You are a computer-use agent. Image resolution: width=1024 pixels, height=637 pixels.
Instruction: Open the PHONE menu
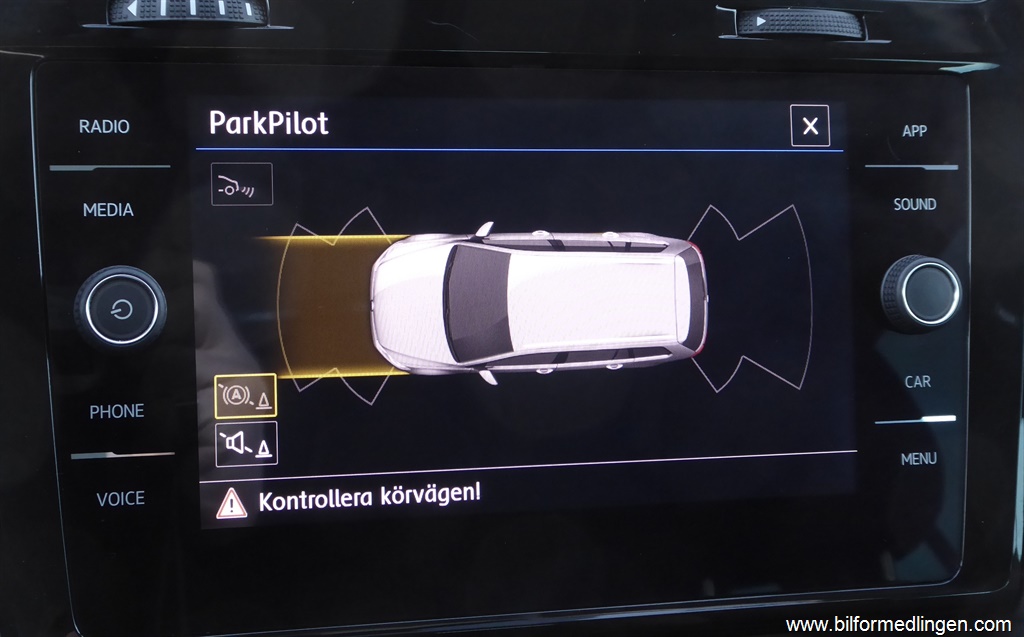117,411
